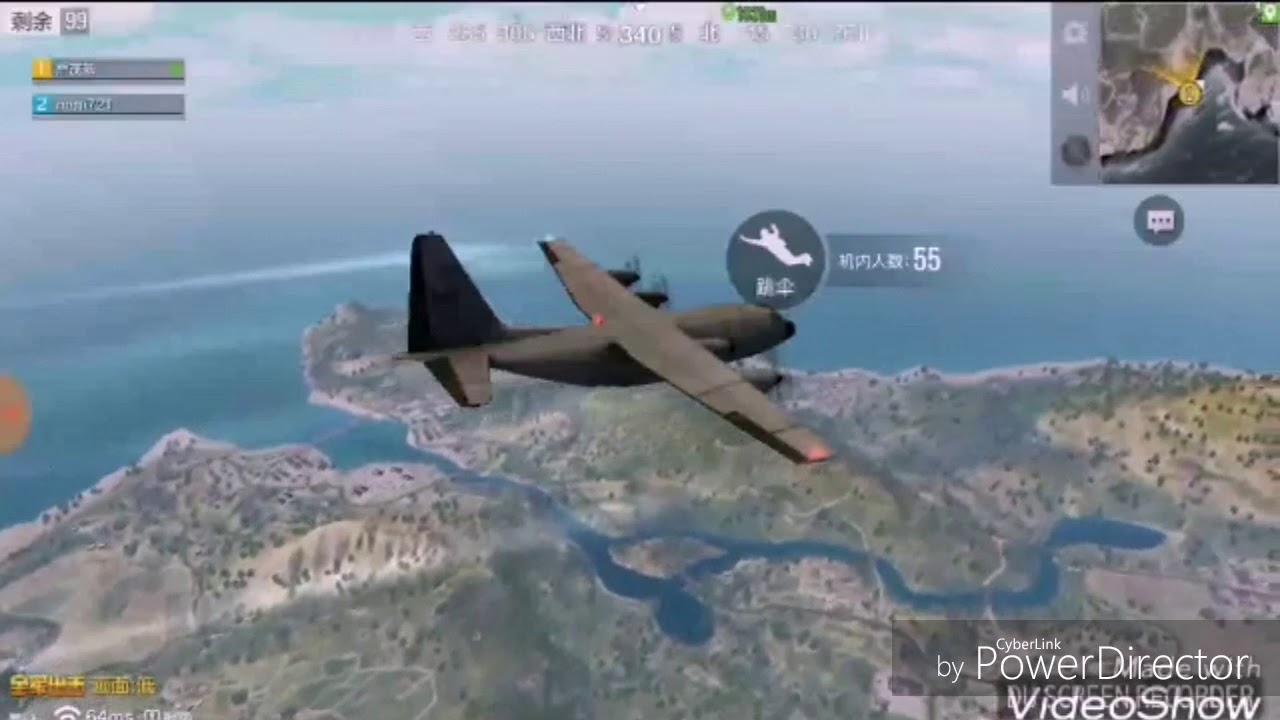
Task: Select the rank 1 player leaderboard entry
Action: 108,70
